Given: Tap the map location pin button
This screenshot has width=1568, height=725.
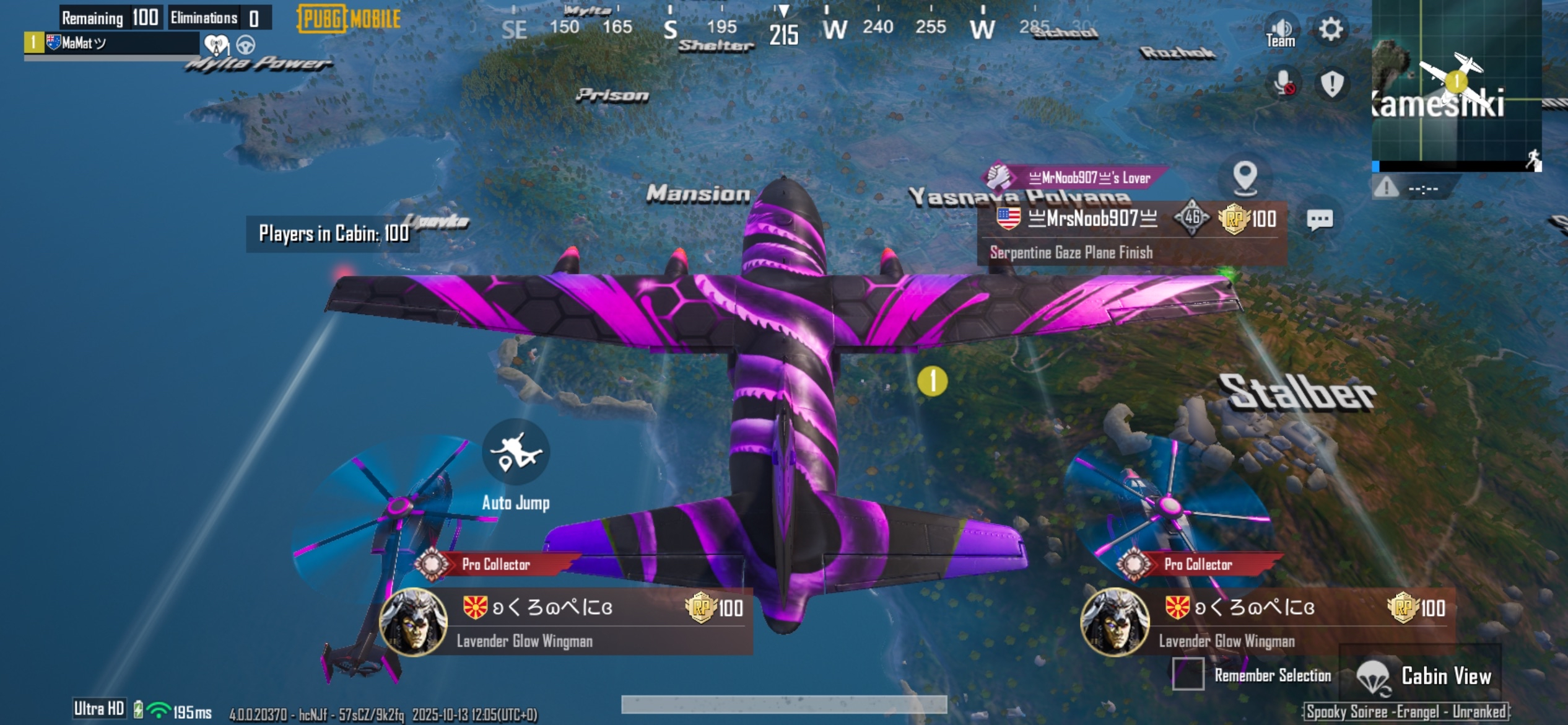Looking at the screenshot, I should pyautogui.click(x=1245, y=178).
